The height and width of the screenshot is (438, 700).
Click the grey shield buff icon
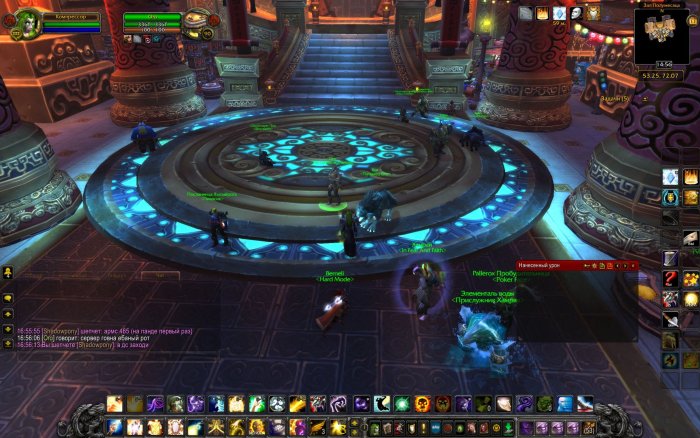click(526, 13)
